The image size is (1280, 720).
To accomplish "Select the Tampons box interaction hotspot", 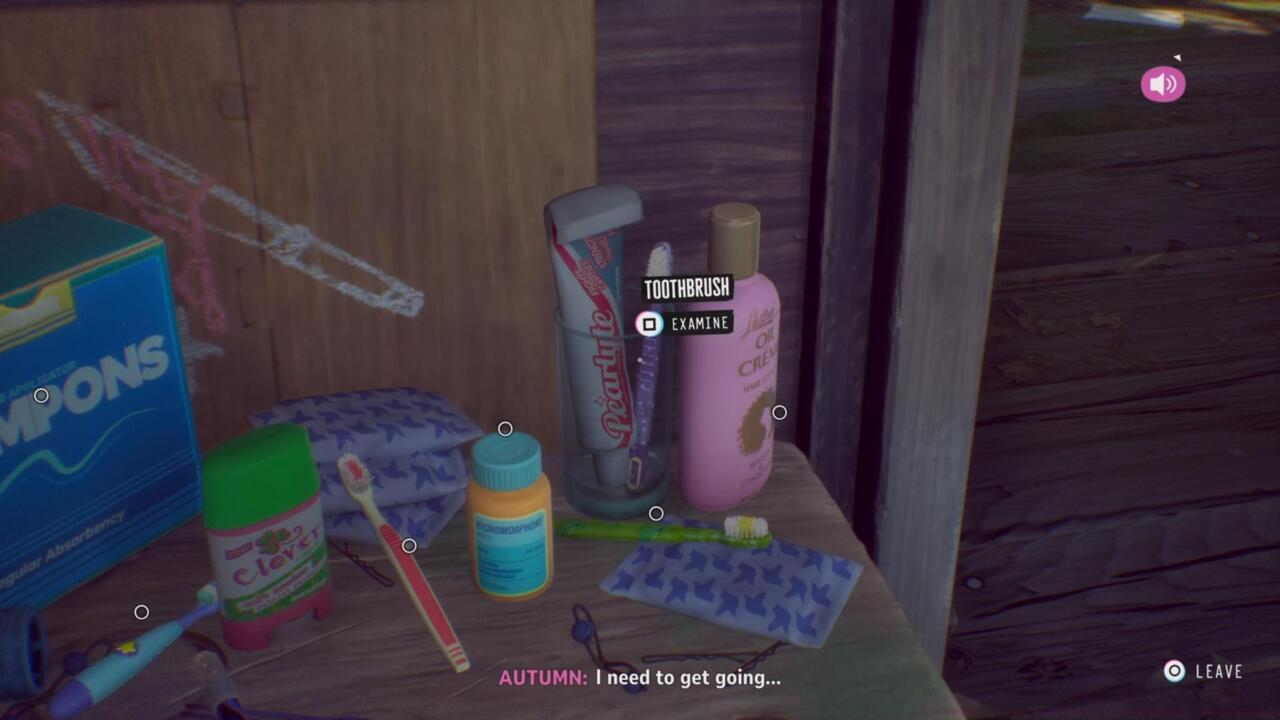I will [x=41, y=395].
